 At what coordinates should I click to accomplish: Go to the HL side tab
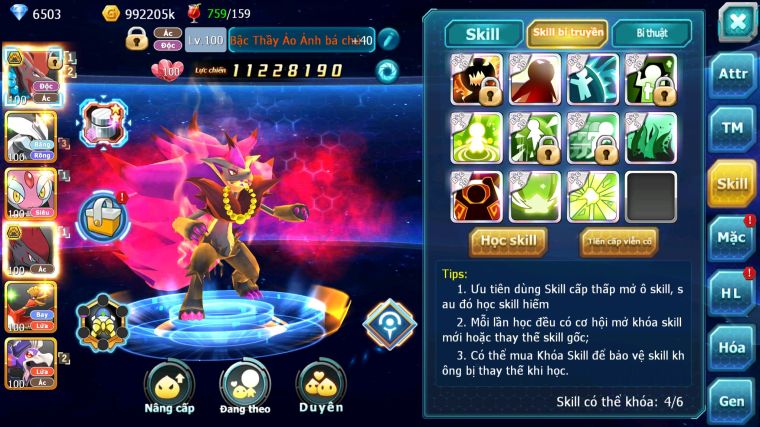[x=732, y=292]
